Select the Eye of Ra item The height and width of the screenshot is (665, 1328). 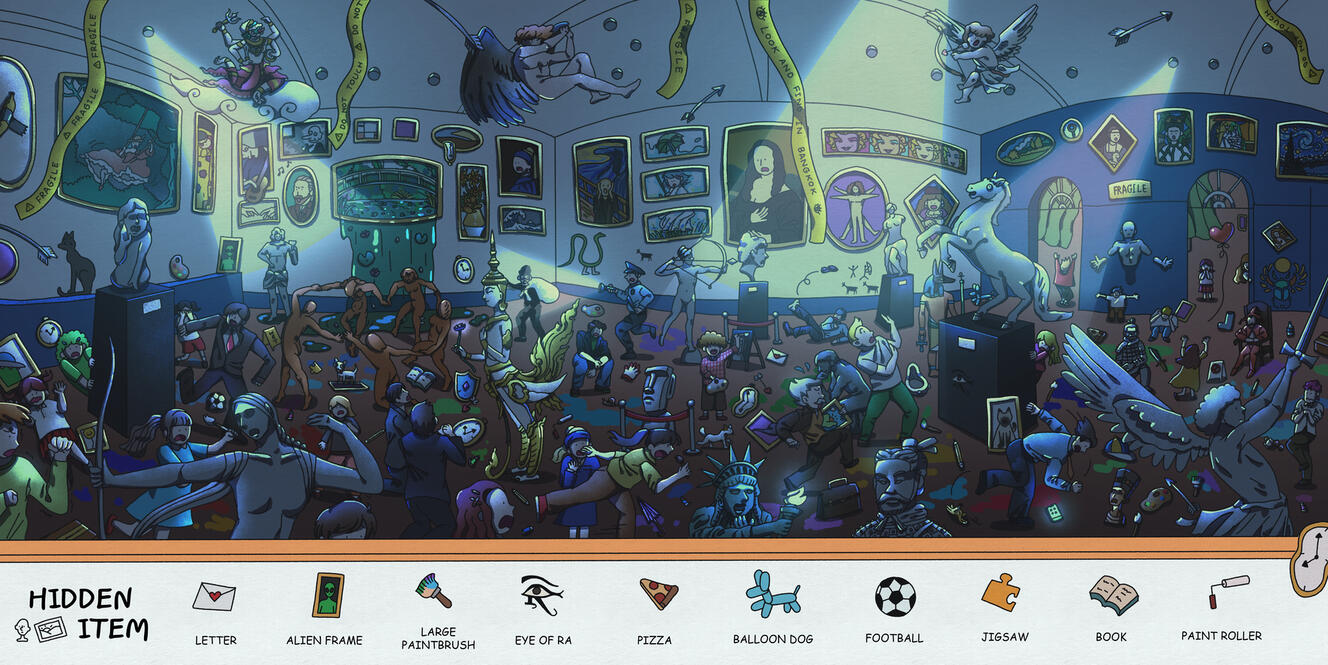tap(541, 595)
